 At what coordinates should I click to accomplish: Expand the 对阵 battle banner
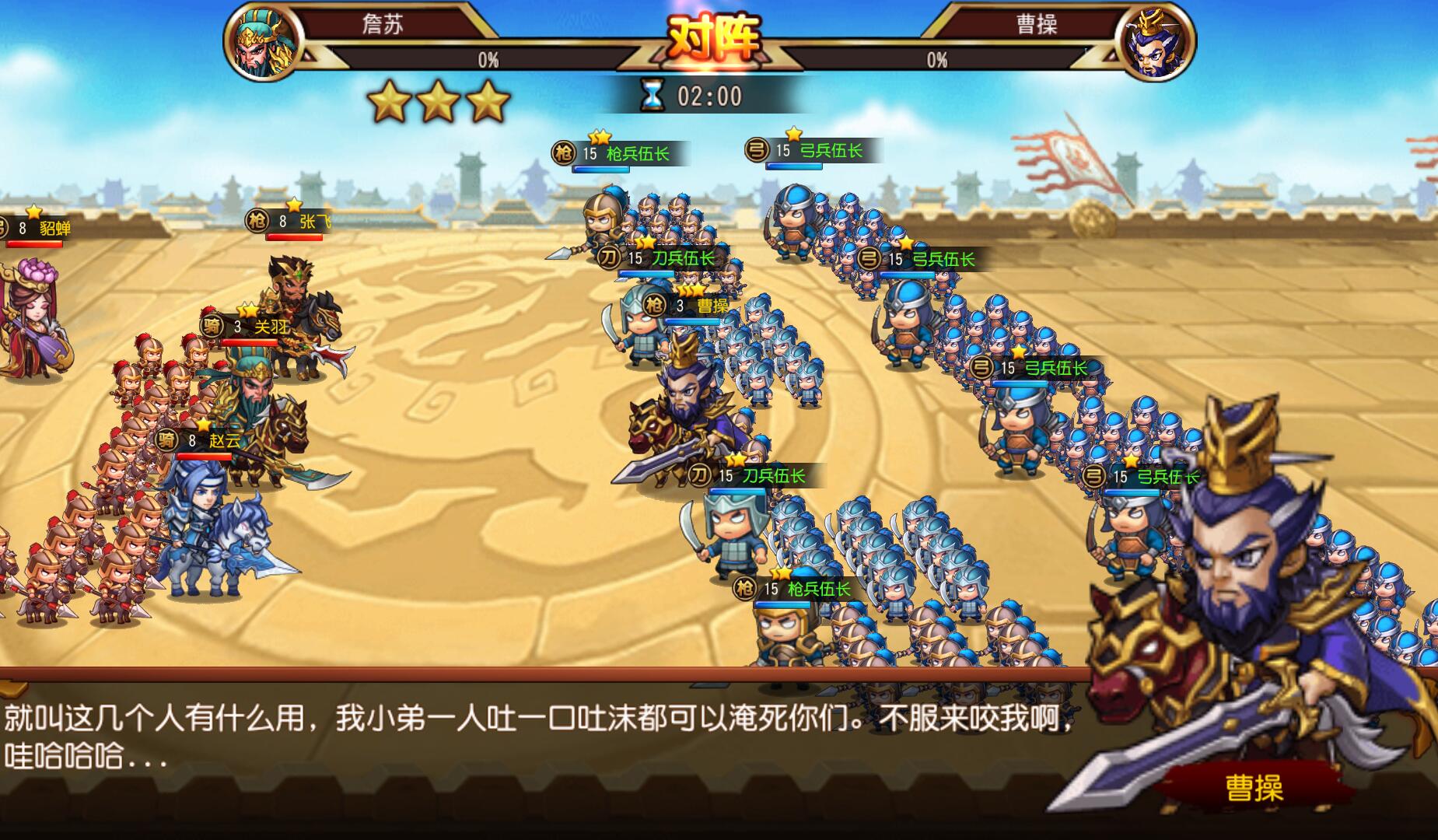[x=716, y=35]
